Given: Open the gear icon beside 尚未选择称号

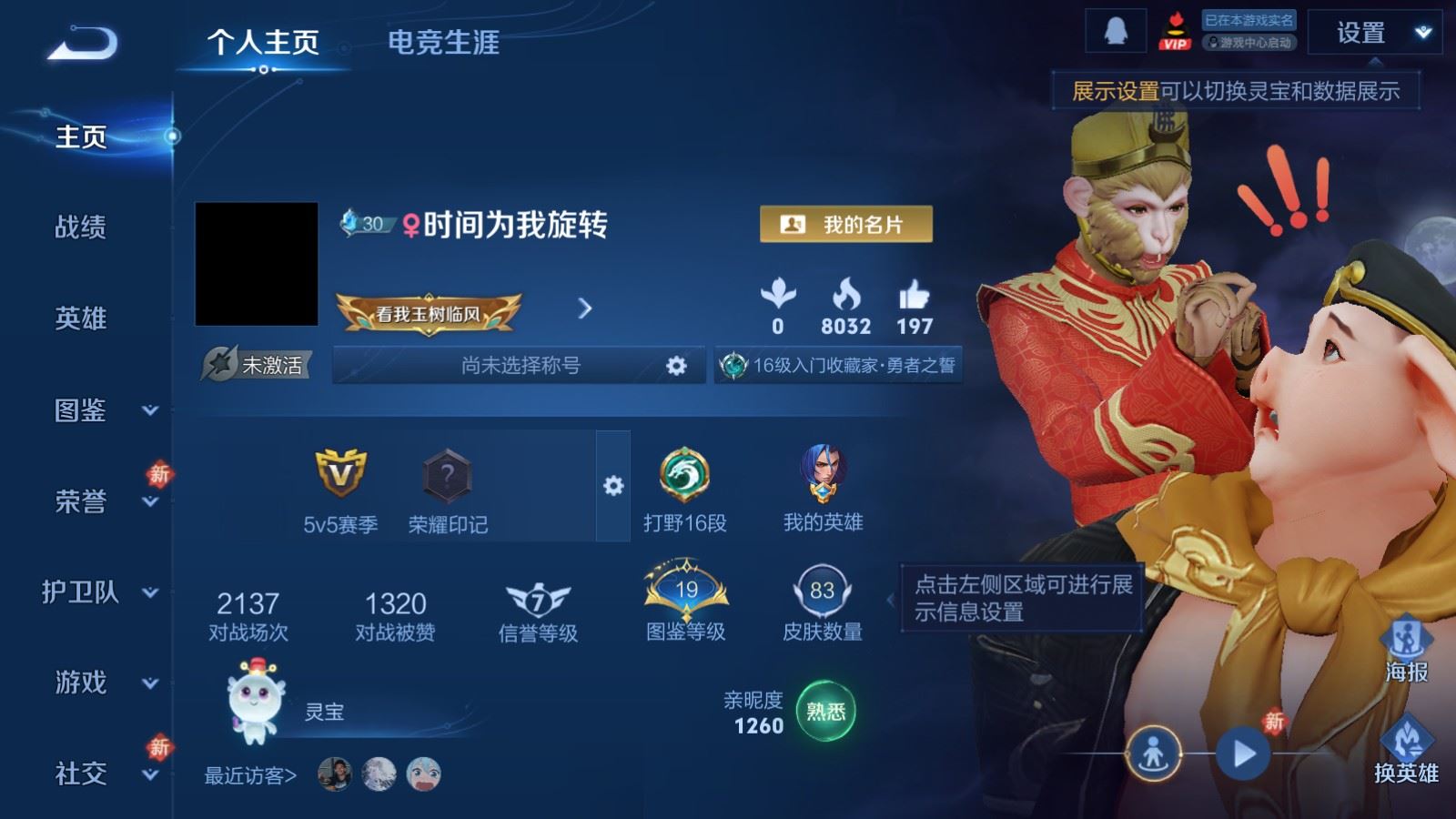Looking at the screenshot, I should (676, 365).
